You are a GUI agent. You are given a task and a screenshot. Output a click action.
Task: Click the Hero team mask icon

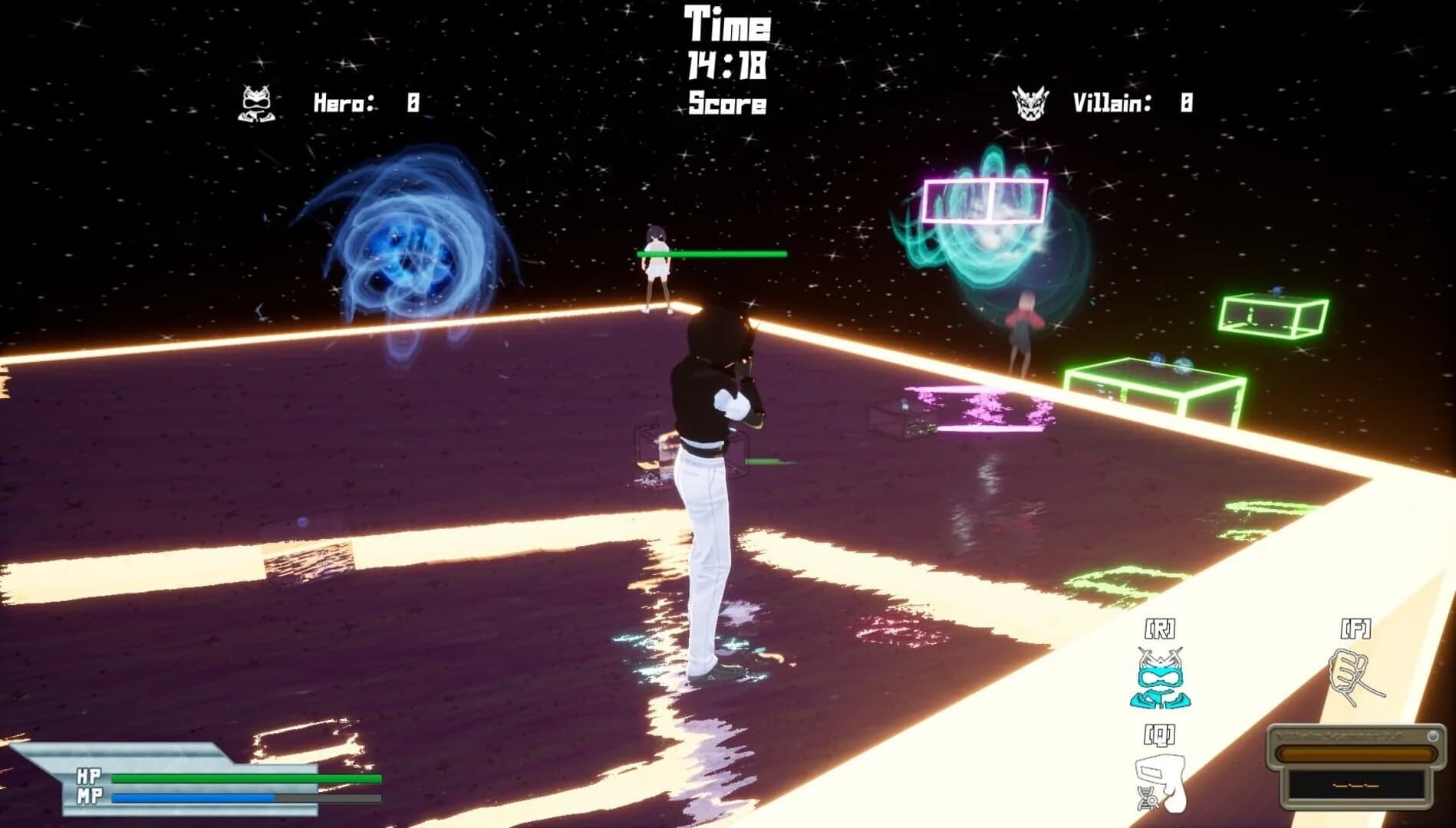256,103
